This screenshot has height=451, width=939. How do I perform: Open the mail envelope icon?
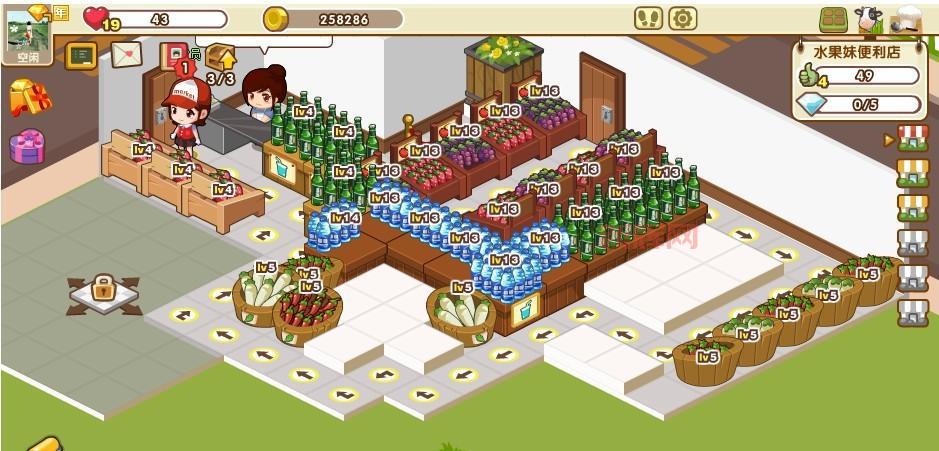click(125, 55)
